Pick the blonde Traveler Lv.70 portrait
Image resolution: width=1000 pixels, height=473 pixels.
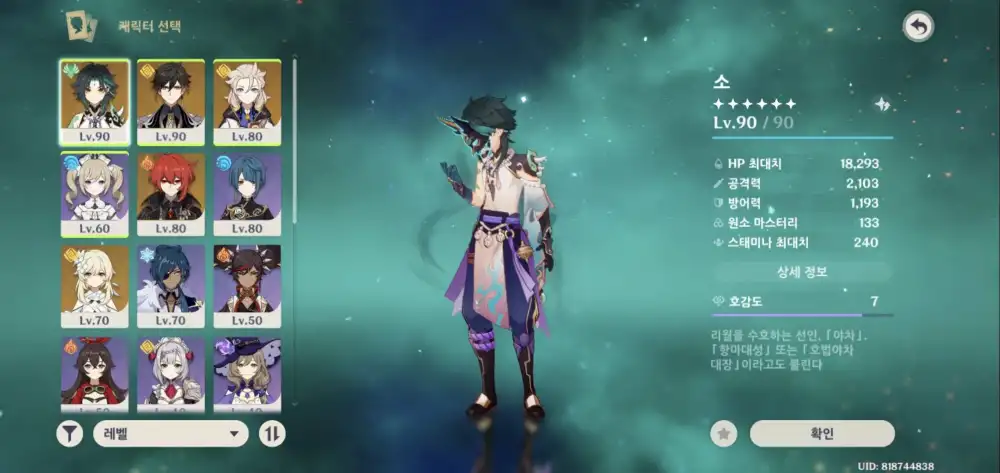pyautogui.click(x=95, y=286)
